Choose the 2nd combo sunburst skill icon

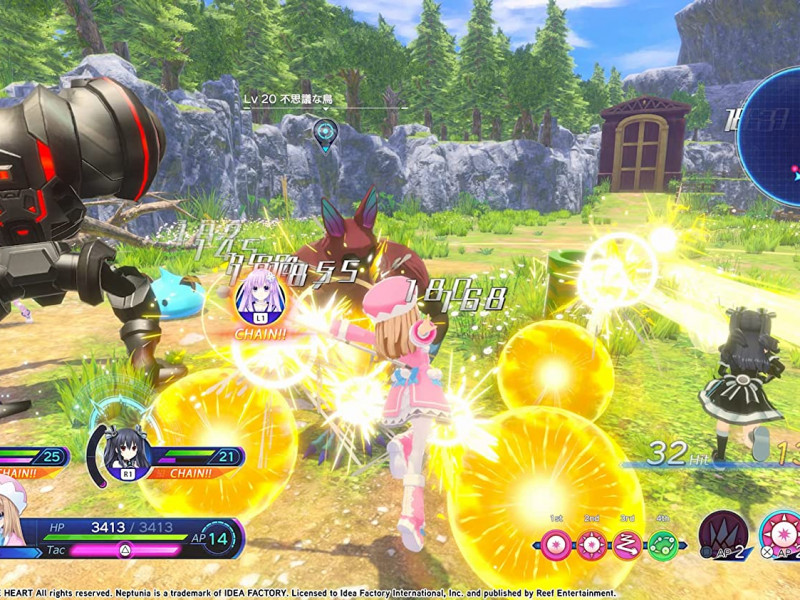[x=592, y=545]
